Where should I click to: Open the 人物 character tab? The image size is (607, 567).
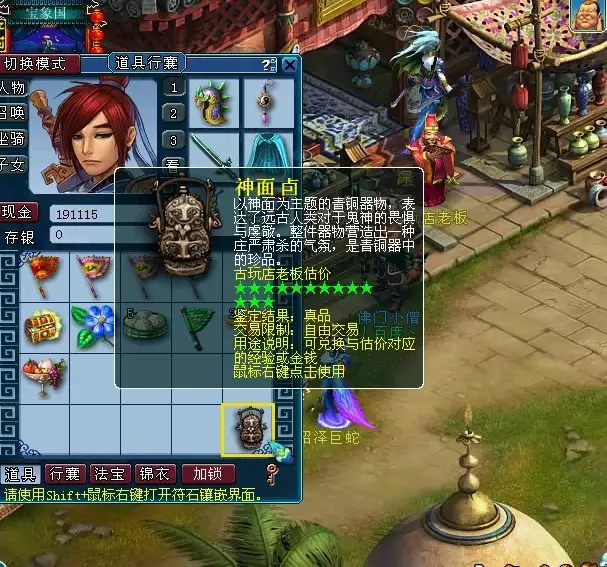(x=14, y=87)
